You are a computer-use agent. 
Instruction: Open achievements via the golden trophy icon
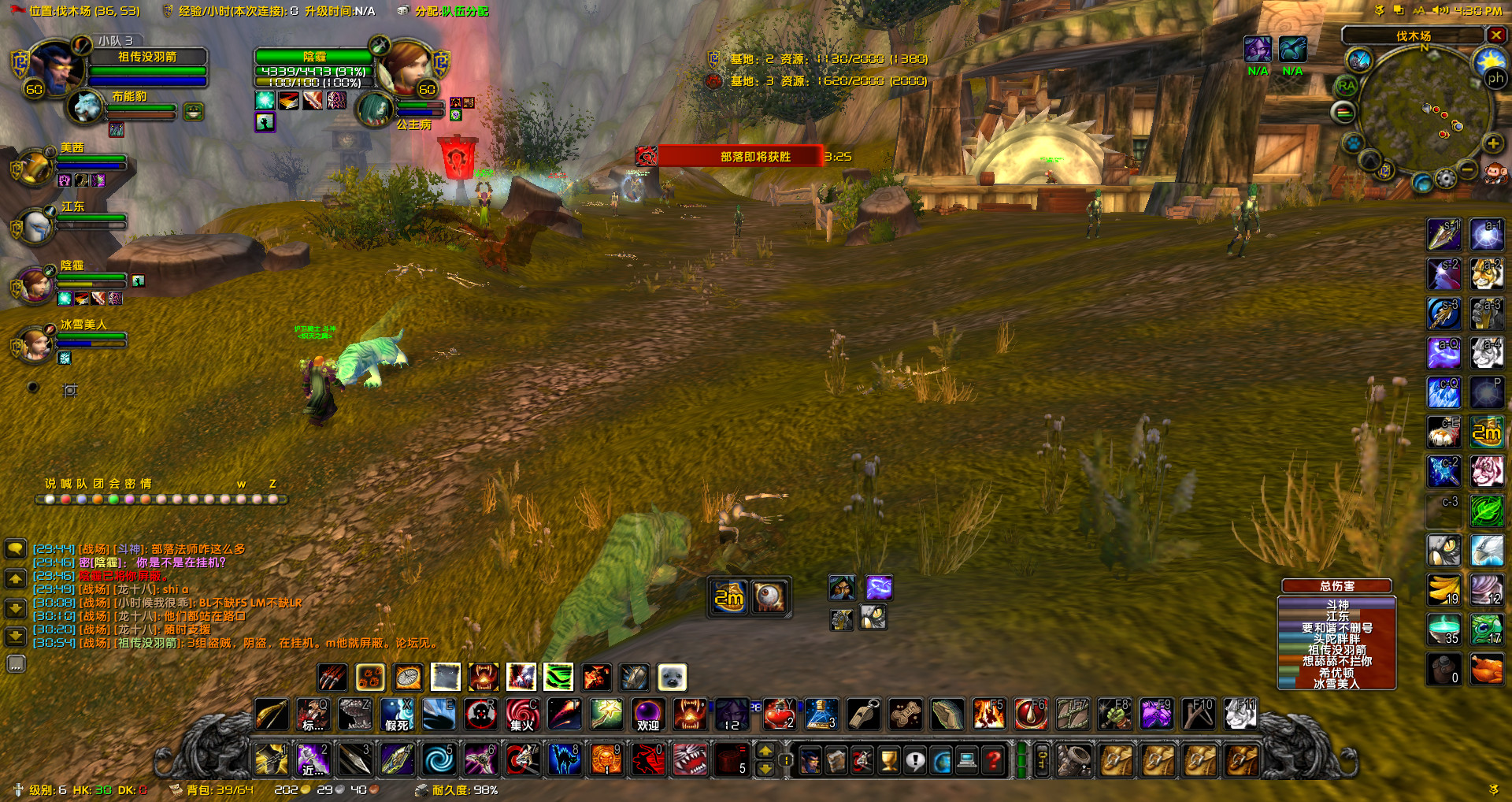pos(888,759)
